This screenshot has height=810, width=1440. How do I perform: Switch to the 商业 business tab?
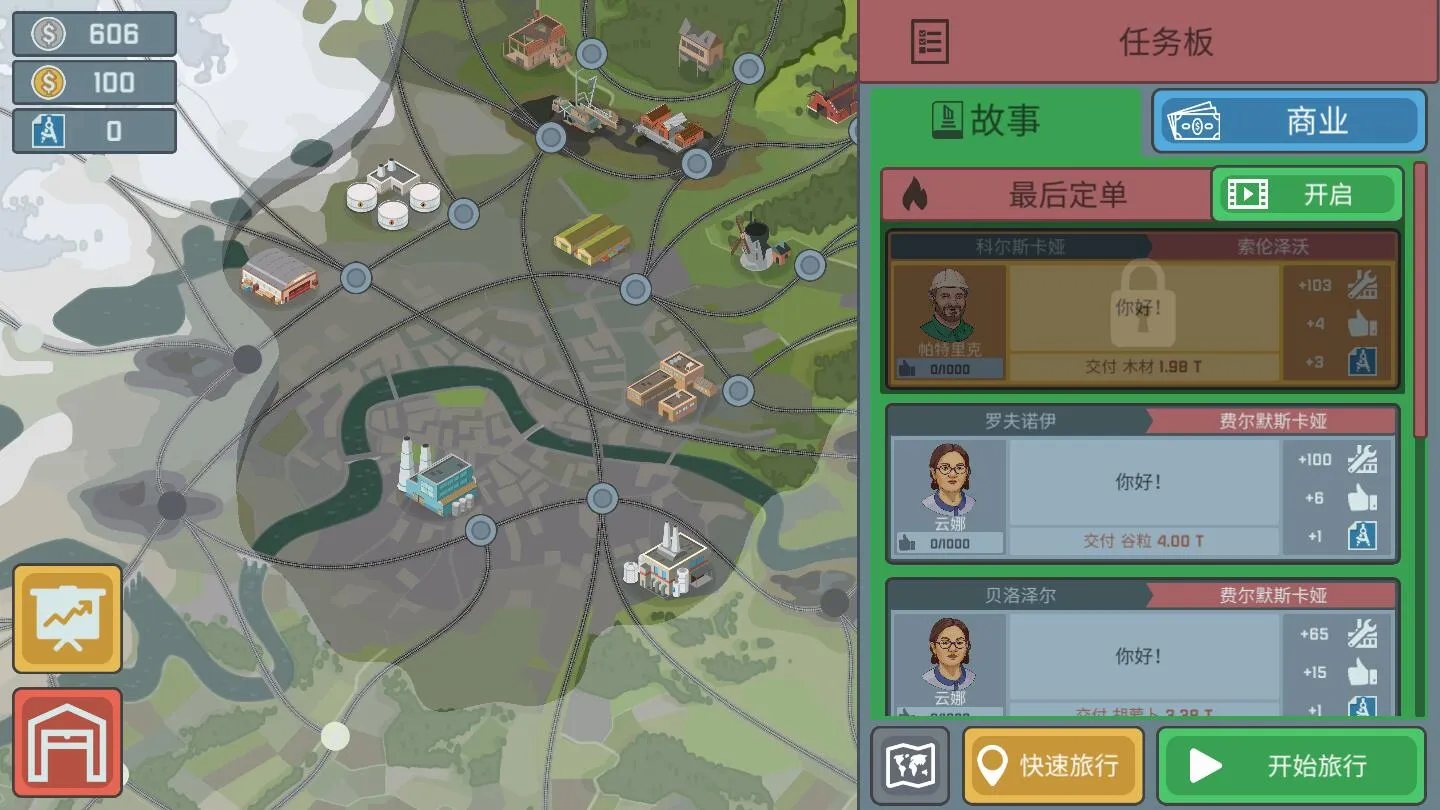point(1289,122)
